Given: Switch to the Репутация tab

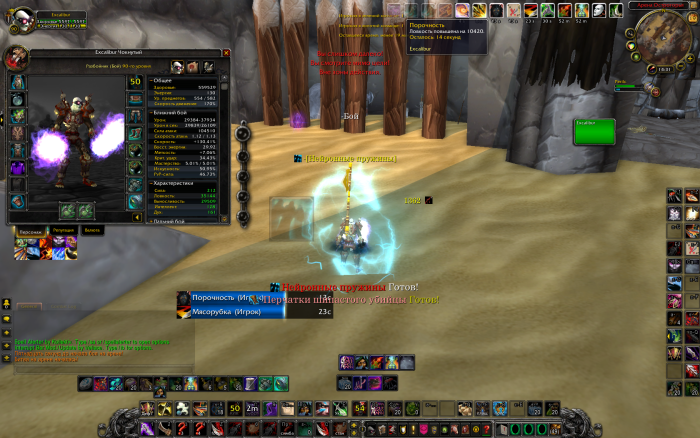Looking at the screenshot, I should (x=63, y=230).
